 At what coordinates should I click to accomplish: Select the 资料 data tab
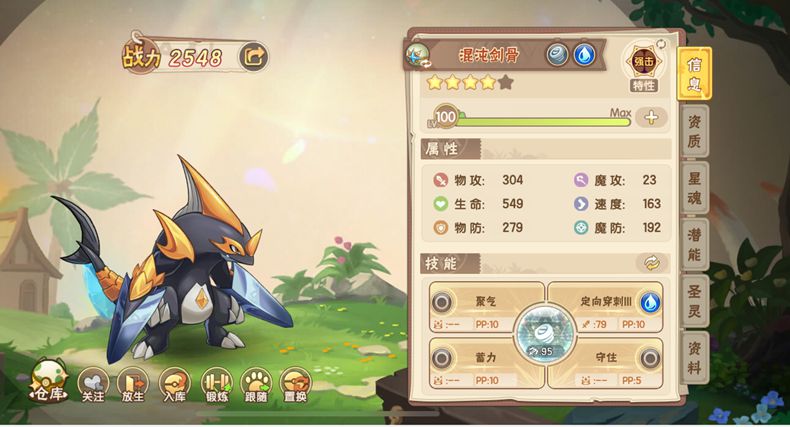(693, 357)
